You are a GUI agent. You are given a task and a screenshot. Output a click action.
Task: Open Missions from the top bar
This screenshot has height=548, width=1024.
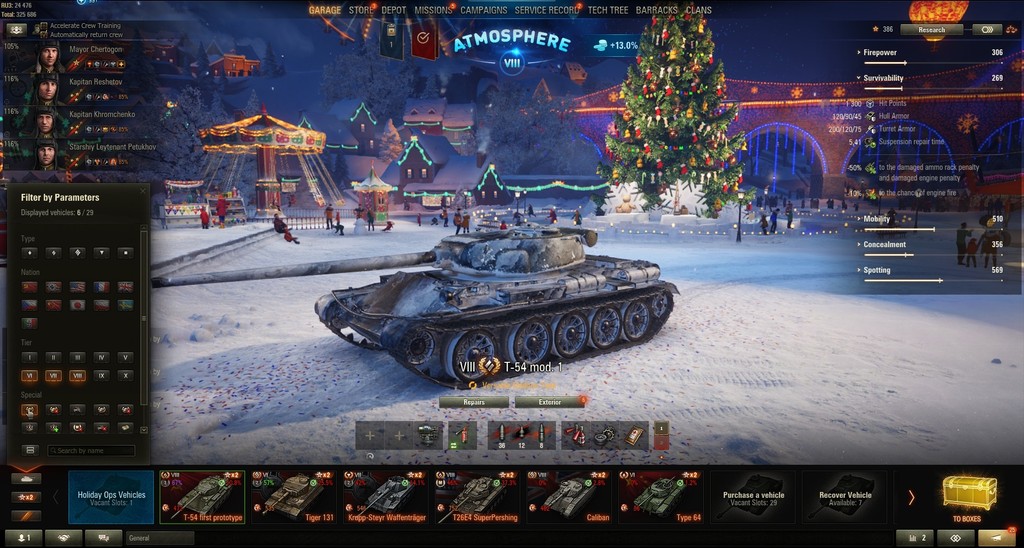433,10
